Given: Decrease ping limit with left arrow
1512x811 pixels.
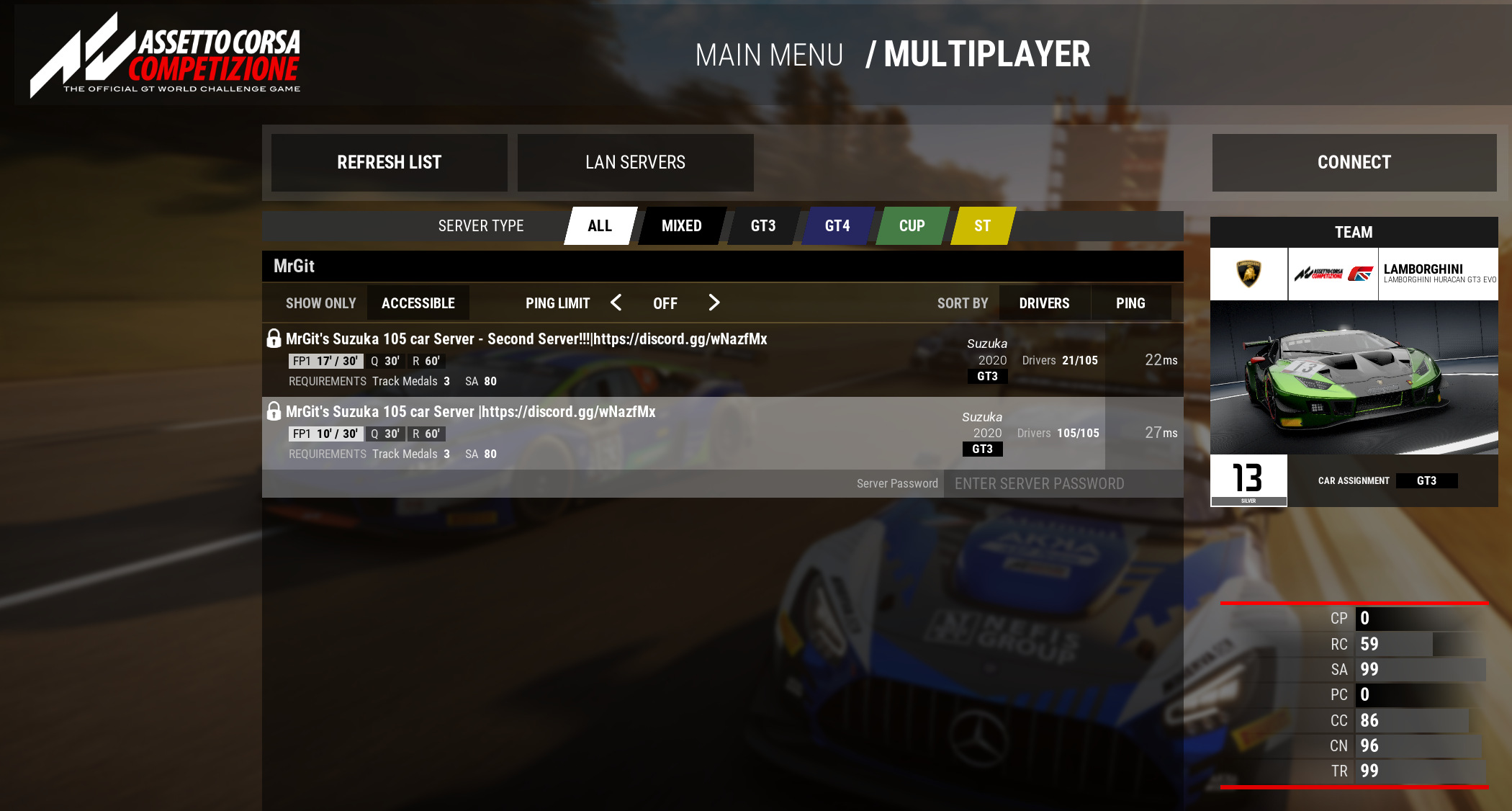Looking at the screenshot, I should pos(616,303).
